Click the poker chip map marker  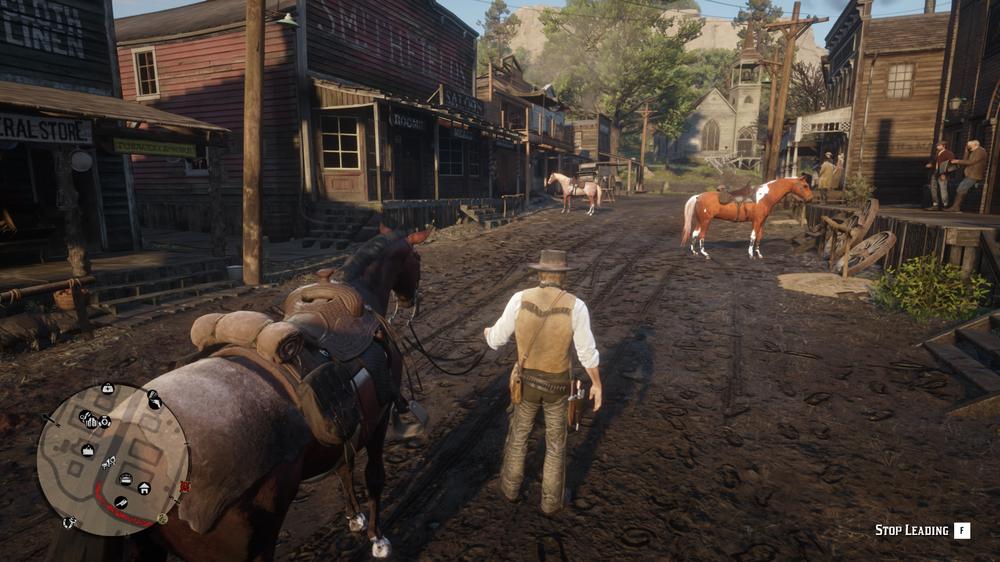(104, 421)
